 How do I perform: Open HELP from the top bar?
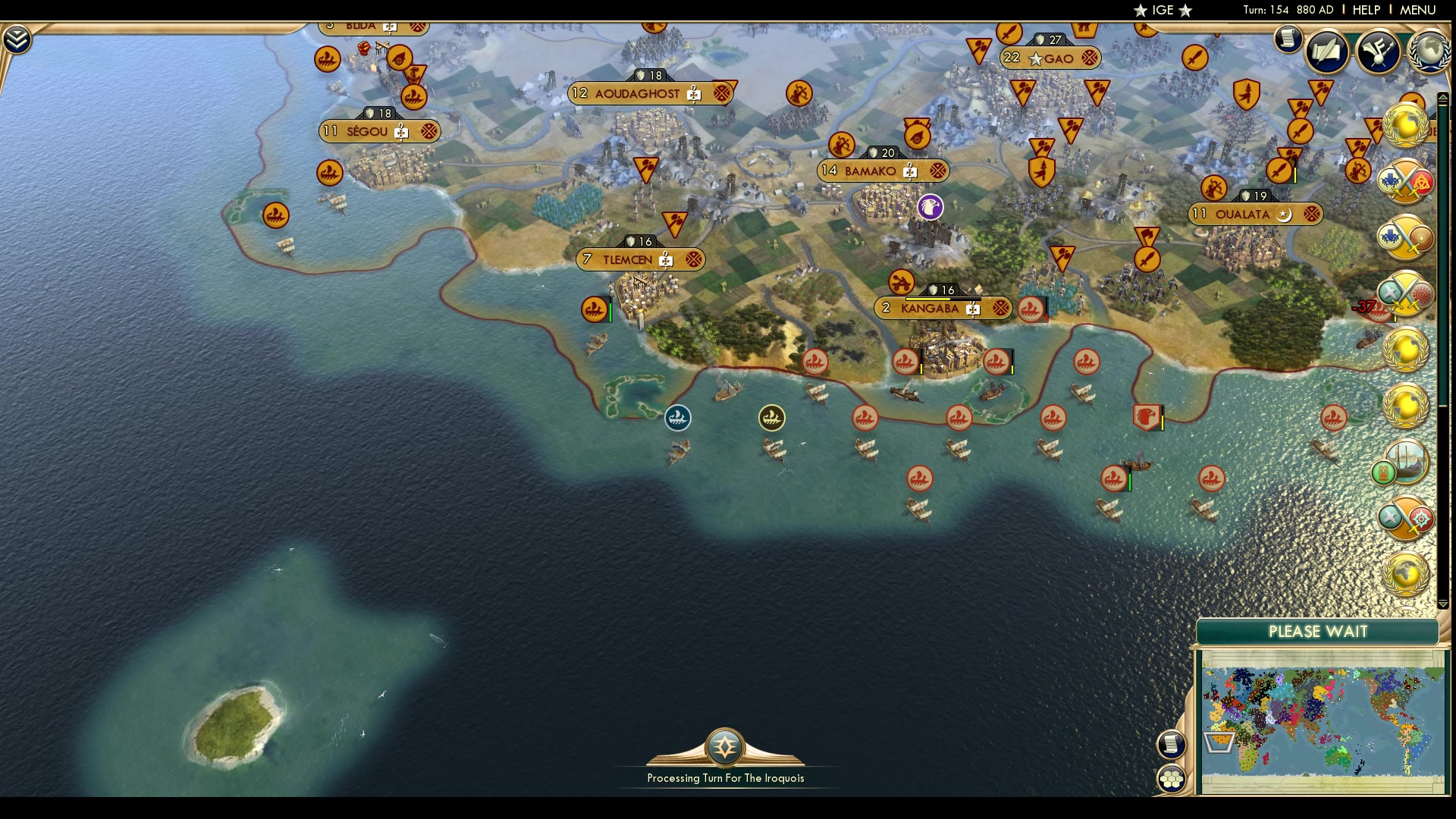1366,11
